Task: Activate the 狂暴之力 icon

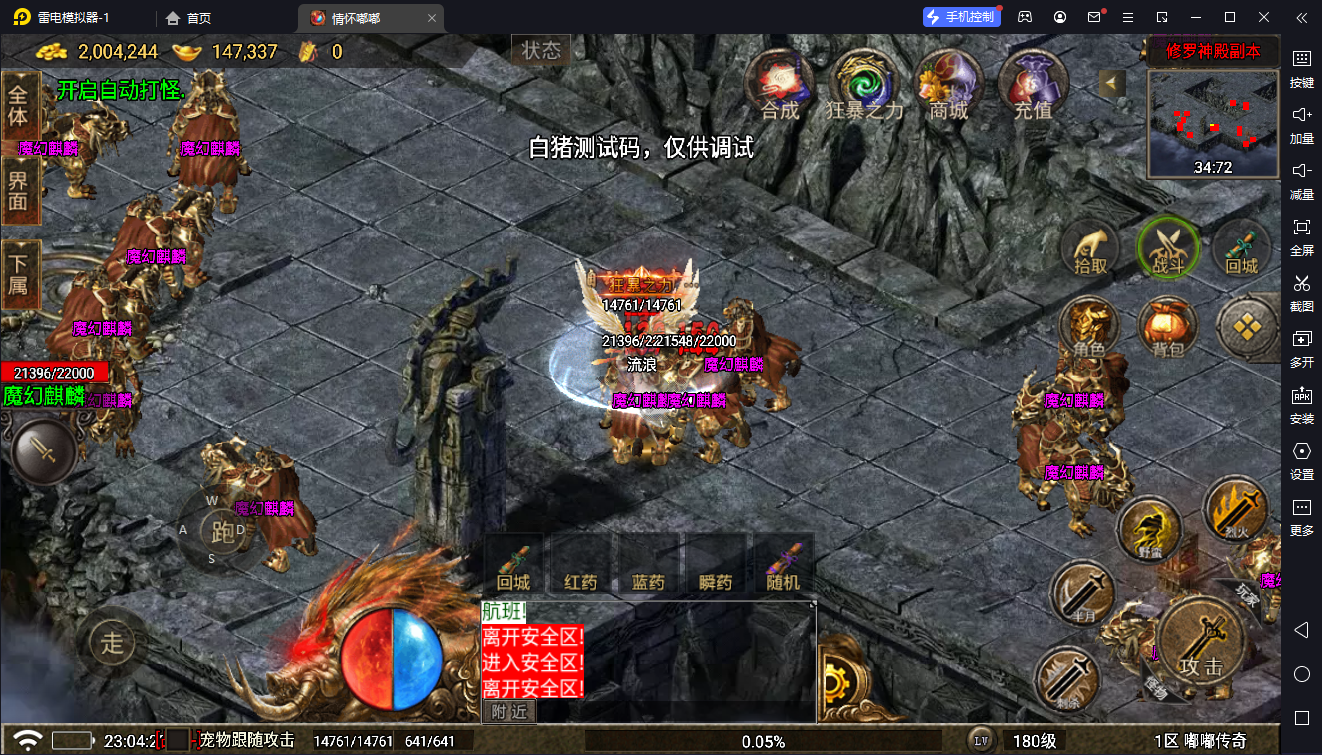Action: (864, 83)
